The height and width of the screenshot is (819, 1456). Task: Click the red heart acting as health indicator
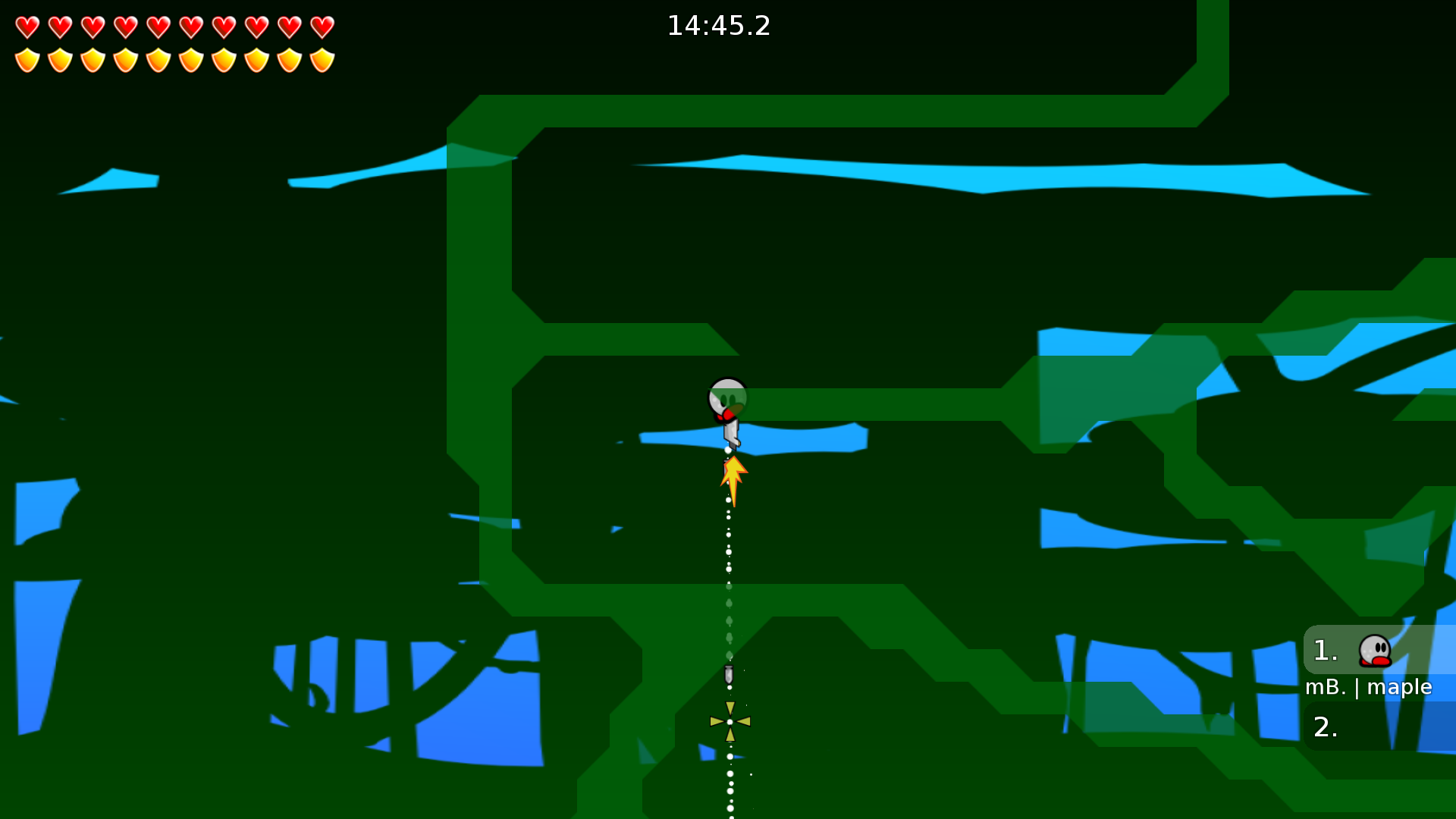(27, 27)
